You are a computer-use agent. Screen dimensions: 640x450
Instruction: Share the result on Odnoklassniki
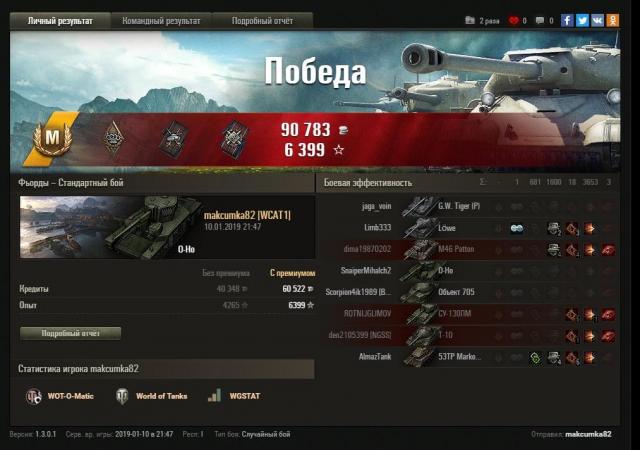tap(611, 20)
